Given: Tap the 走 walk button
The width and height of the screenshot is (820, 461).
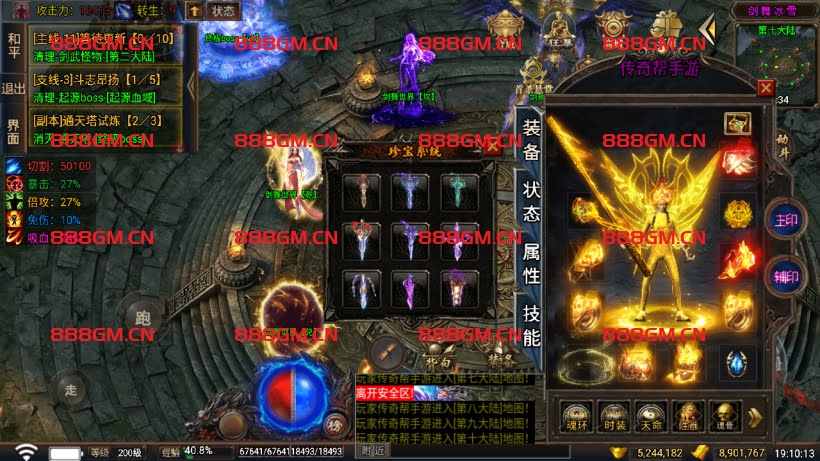Looking at the screenshot, I should 69,387.
